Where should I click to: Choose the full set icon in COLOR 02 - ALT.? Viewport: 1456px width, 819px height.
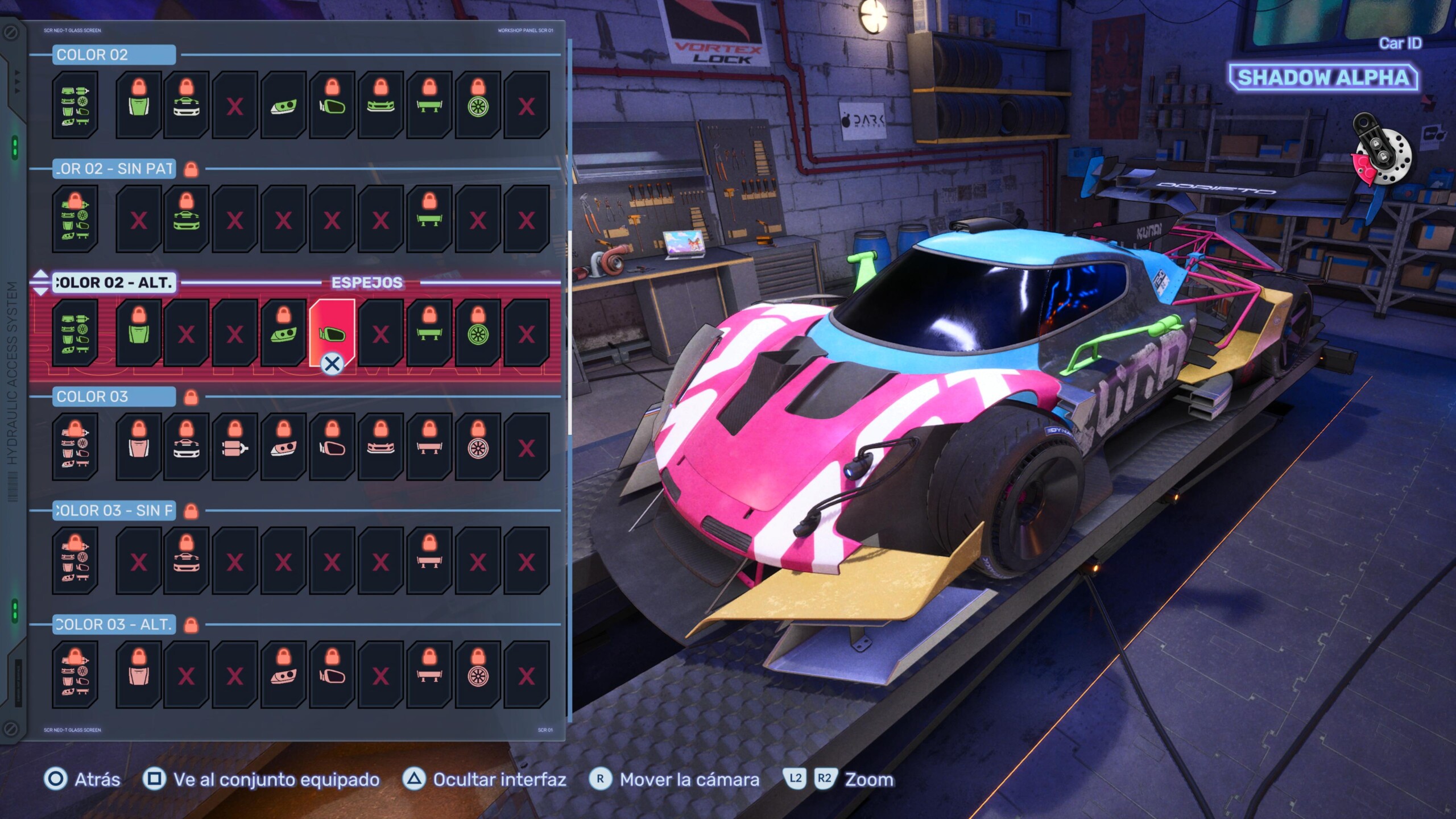[x=75, y=333]
